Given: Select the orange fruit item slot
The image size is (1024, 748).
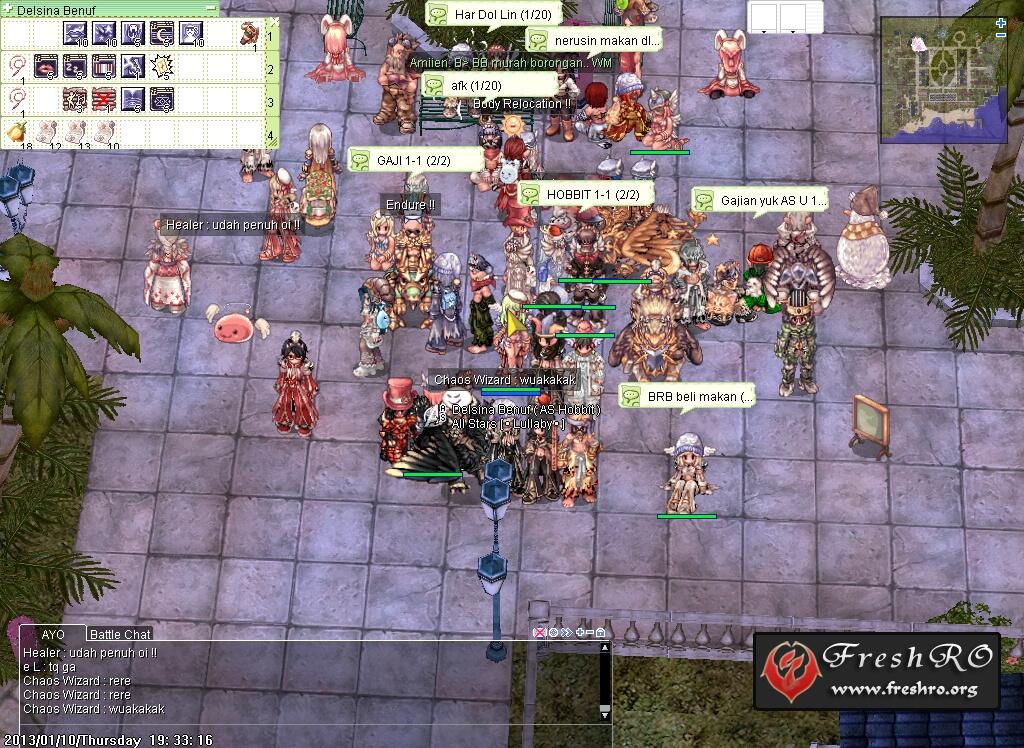Looking at the screenshot, I should pyautogui.click(x=15, y=131).
